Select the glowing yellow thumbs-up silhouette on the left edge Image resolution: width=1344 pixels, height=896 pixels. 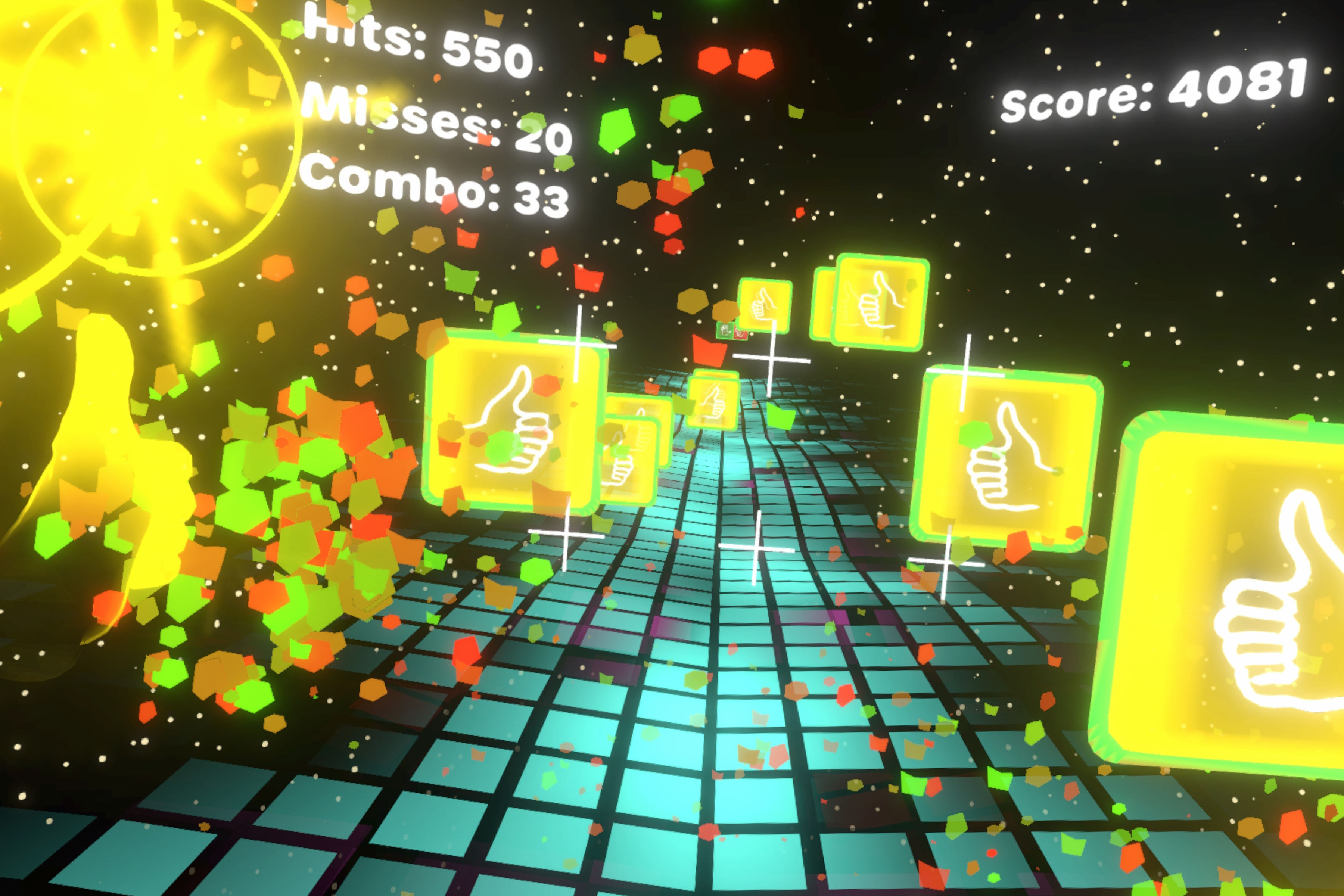pyautogui.click(x=114, y=446)
